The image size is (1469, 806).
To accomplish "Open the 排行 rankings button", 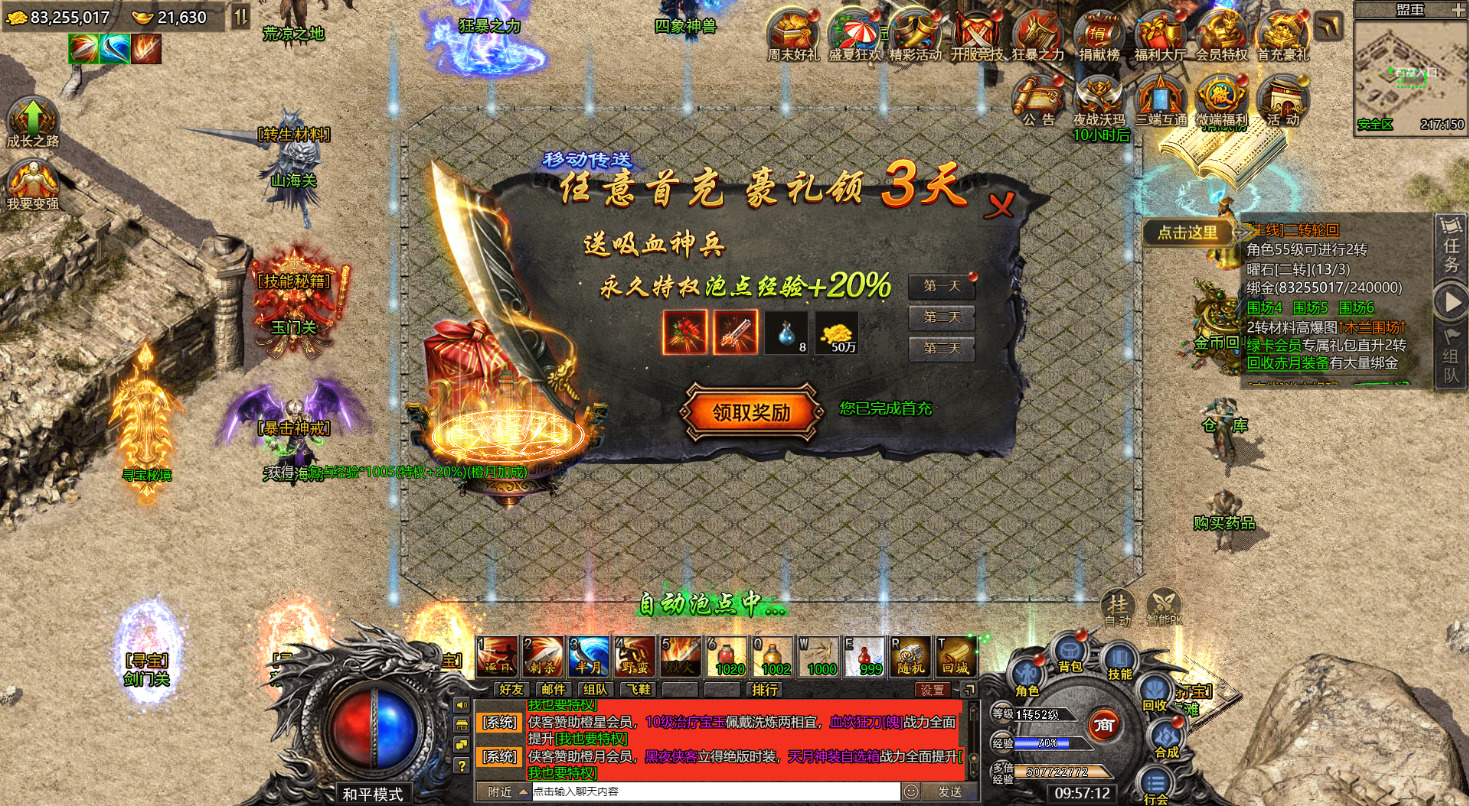I will (x=765, y=689).
